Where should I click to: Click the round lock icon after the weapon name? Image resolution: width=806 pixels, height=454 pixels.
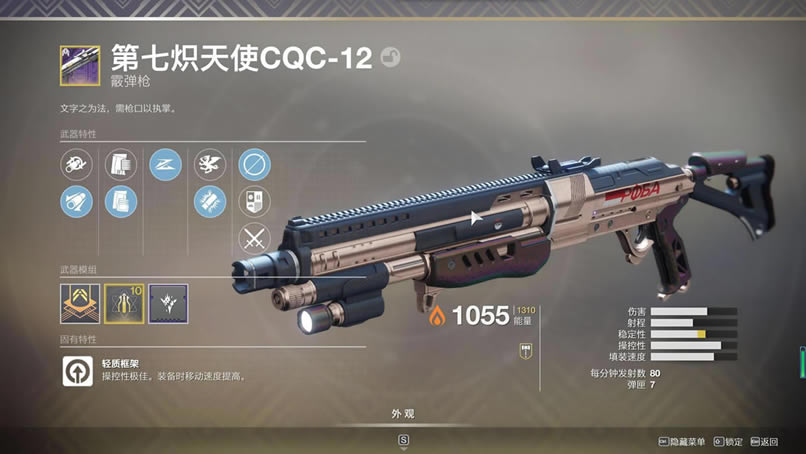[x=390, y=58]
